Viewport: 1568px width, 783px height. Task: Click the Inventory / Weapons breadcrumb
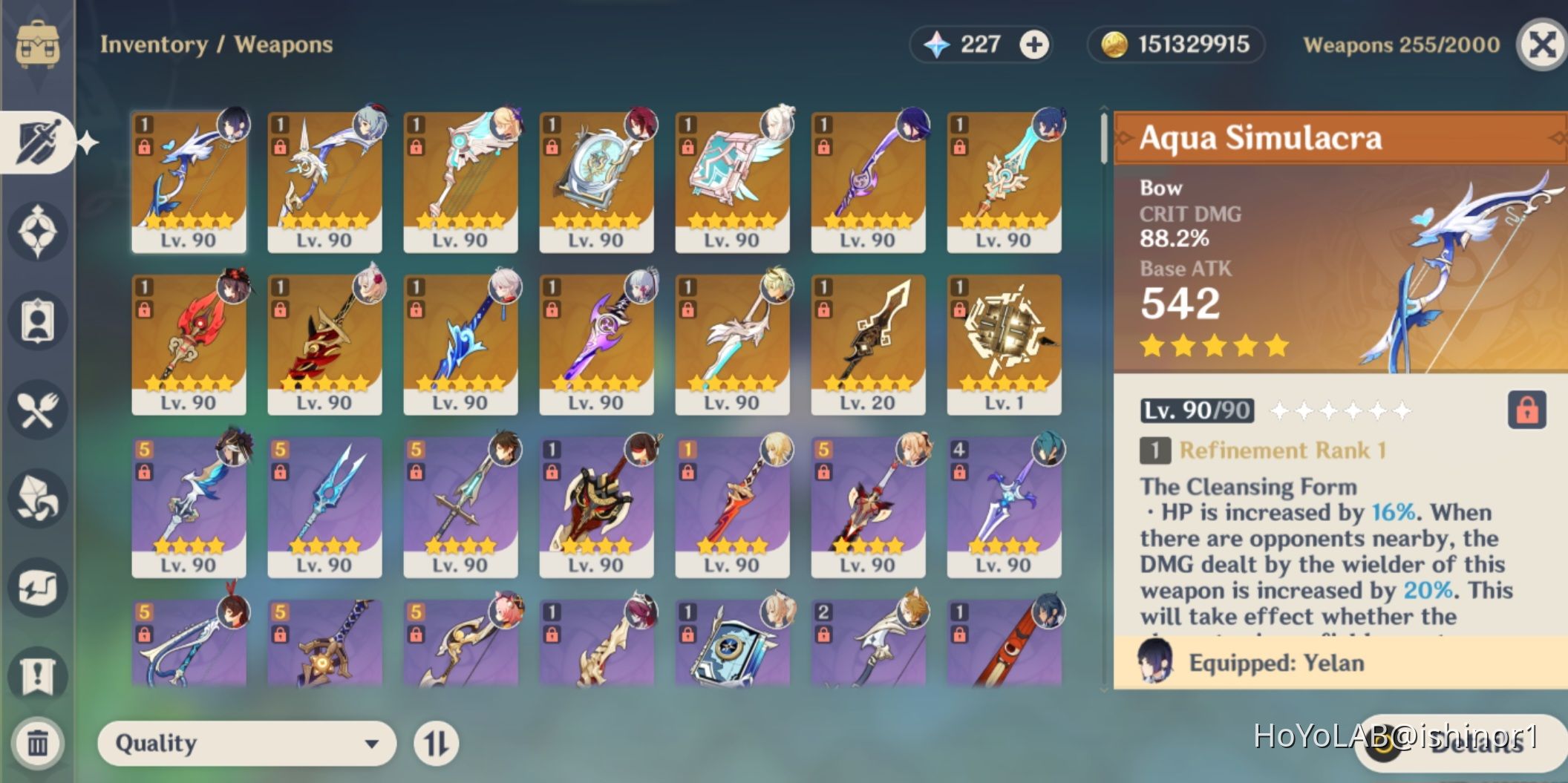[216, 45]
